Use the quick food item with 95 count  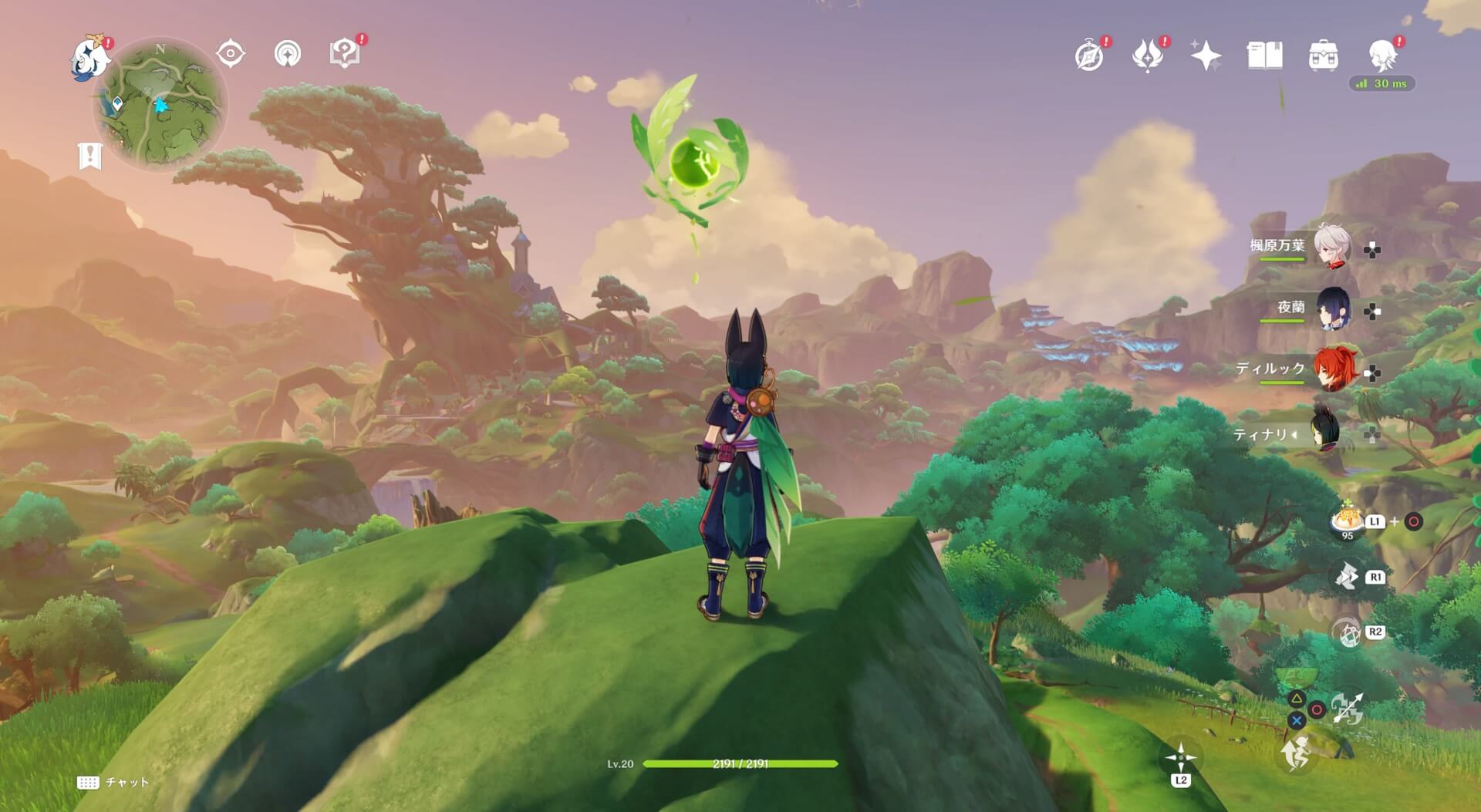1347,521
